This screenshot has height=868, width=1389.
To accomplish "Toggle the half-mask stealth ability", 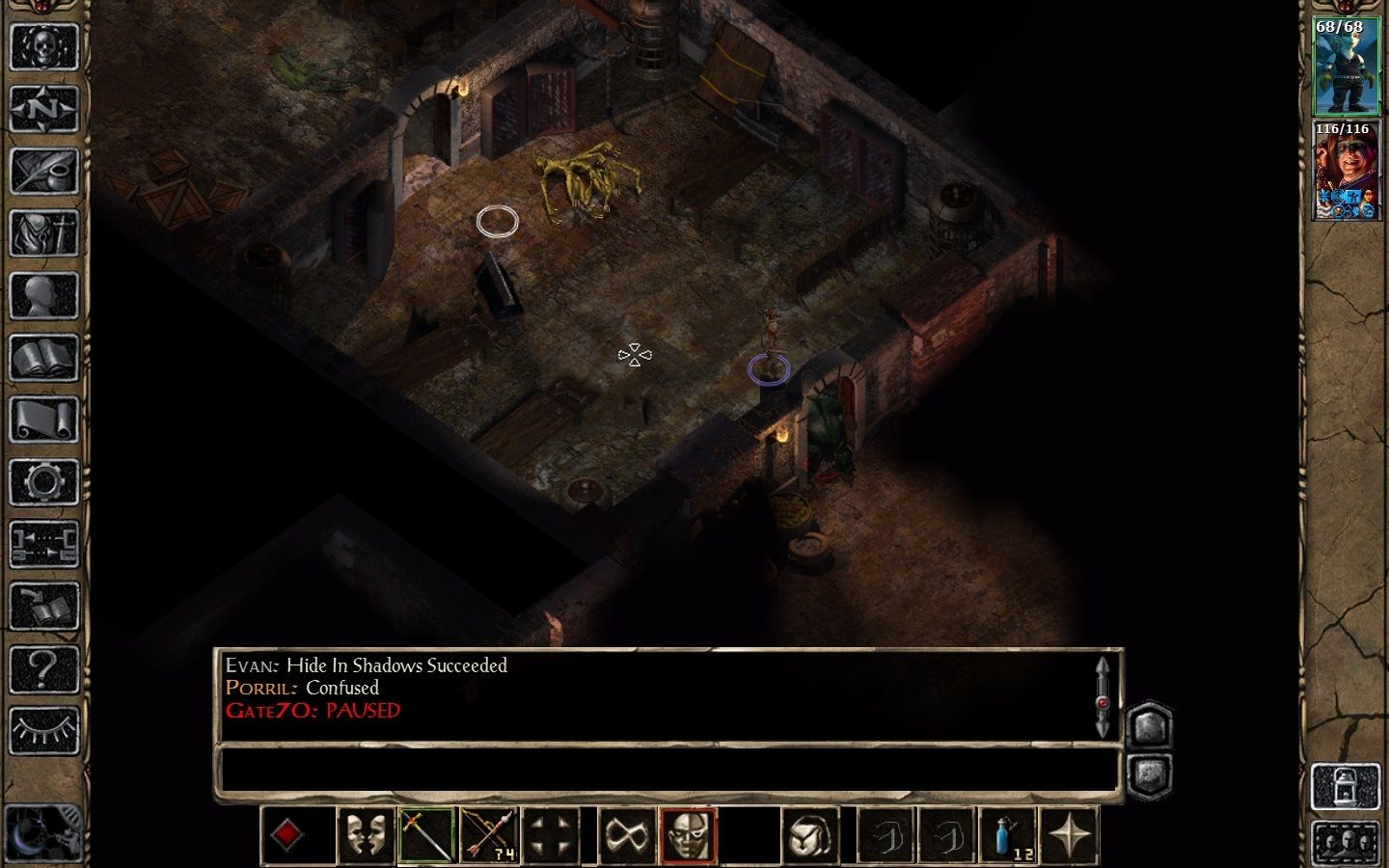I will [x=688, y=835].
